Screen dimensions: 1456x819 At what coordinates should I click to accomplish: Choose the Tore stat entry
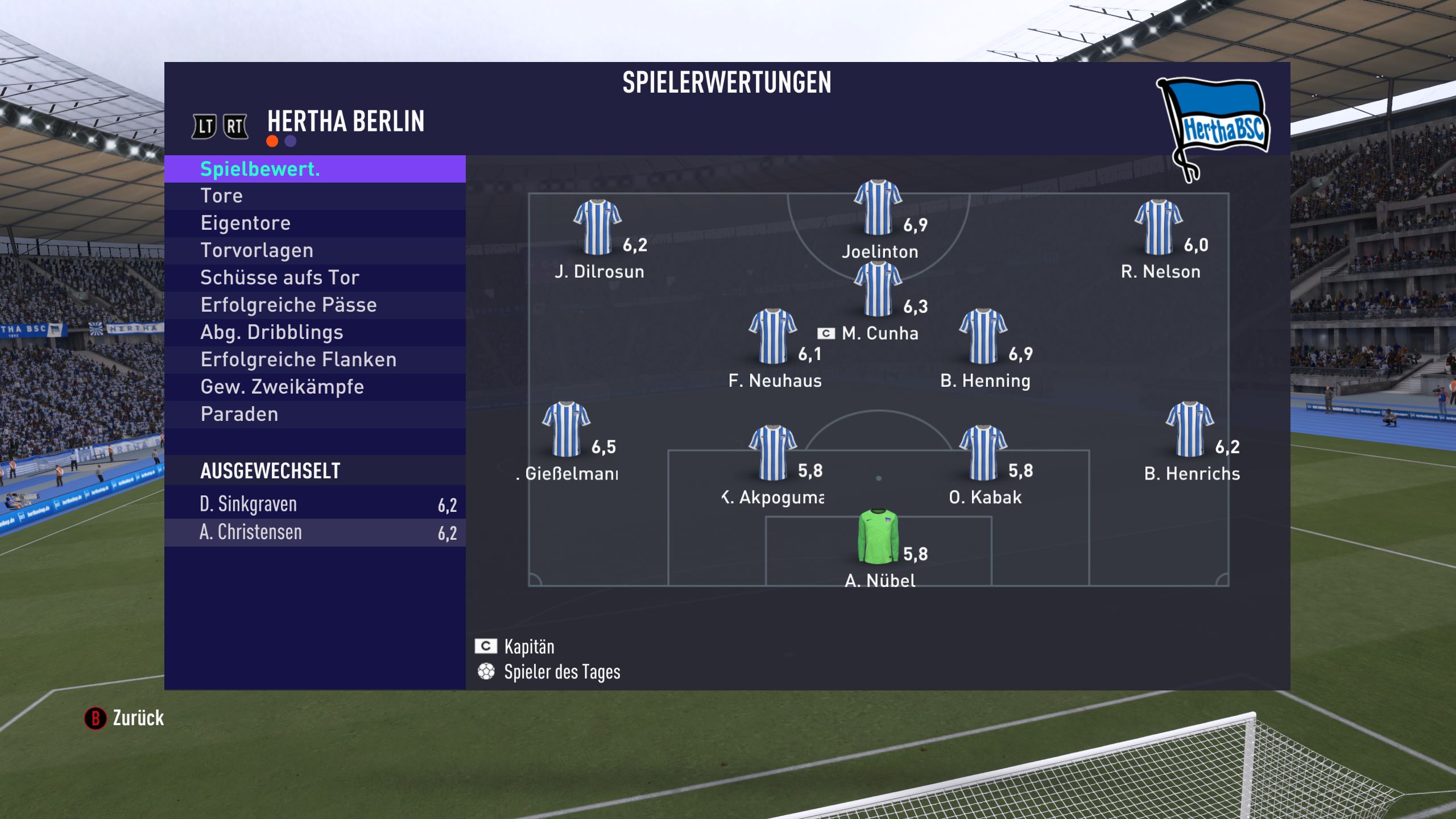point(315,196)
